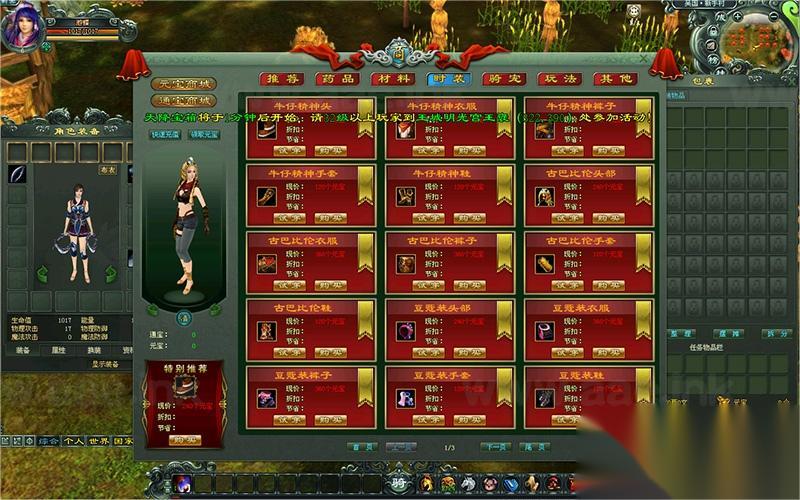The height and width of the screenshot is (500, 800).
Task: Select the 世界 chat channel tab
Action: [97, 440]
